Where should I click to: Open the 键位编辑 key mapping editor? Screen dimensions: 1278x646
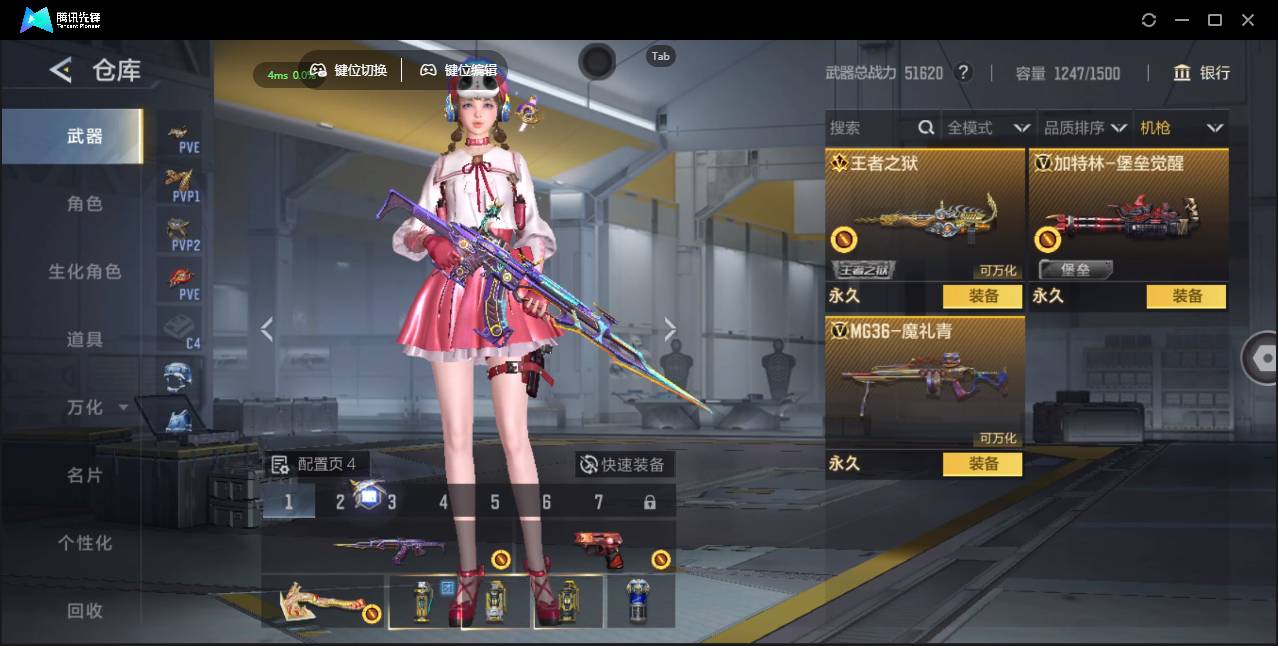click(459, 70)
